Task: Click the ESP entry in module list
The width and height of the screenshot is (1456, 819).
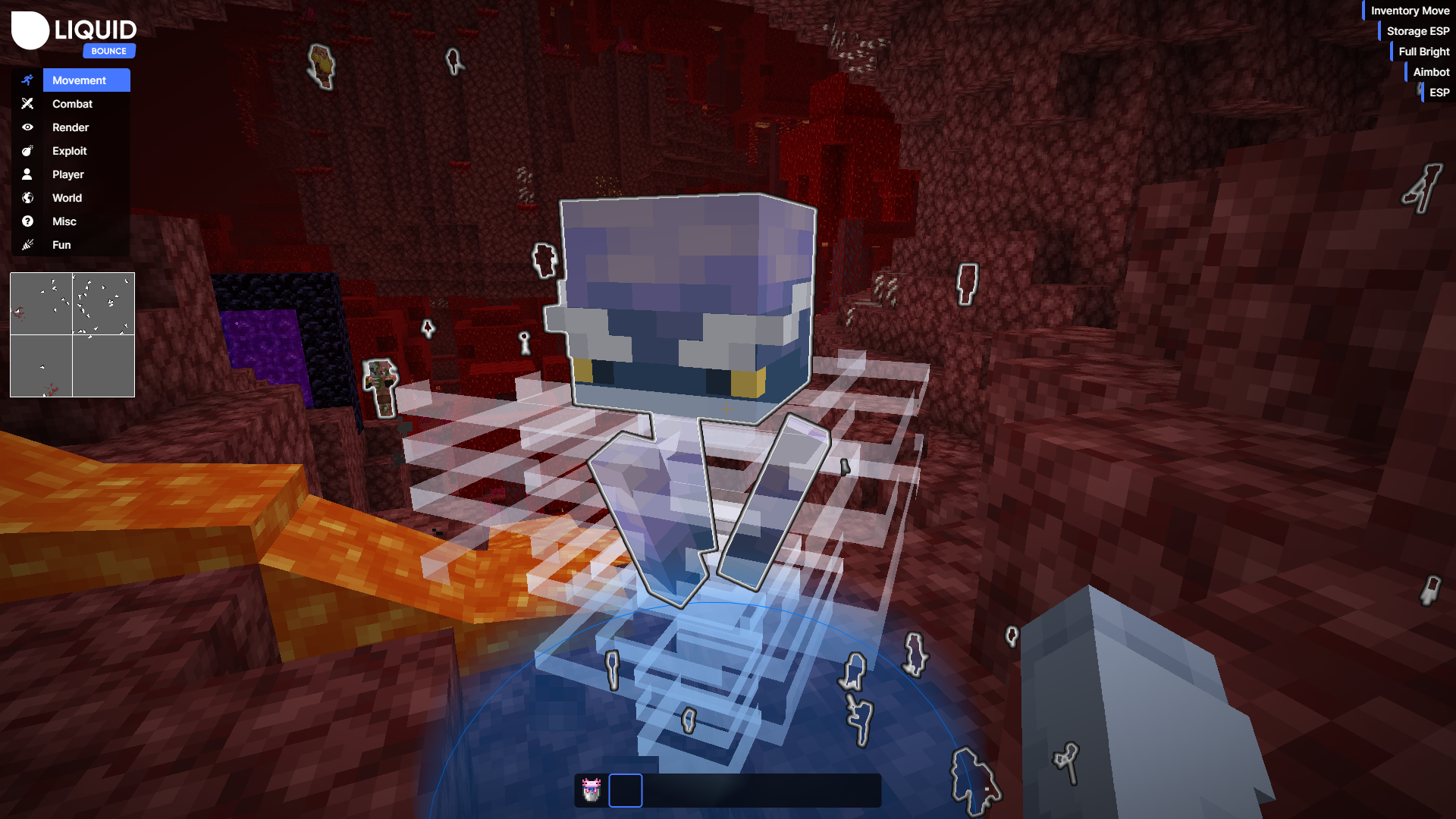Action: click(x=1439, y=92)
